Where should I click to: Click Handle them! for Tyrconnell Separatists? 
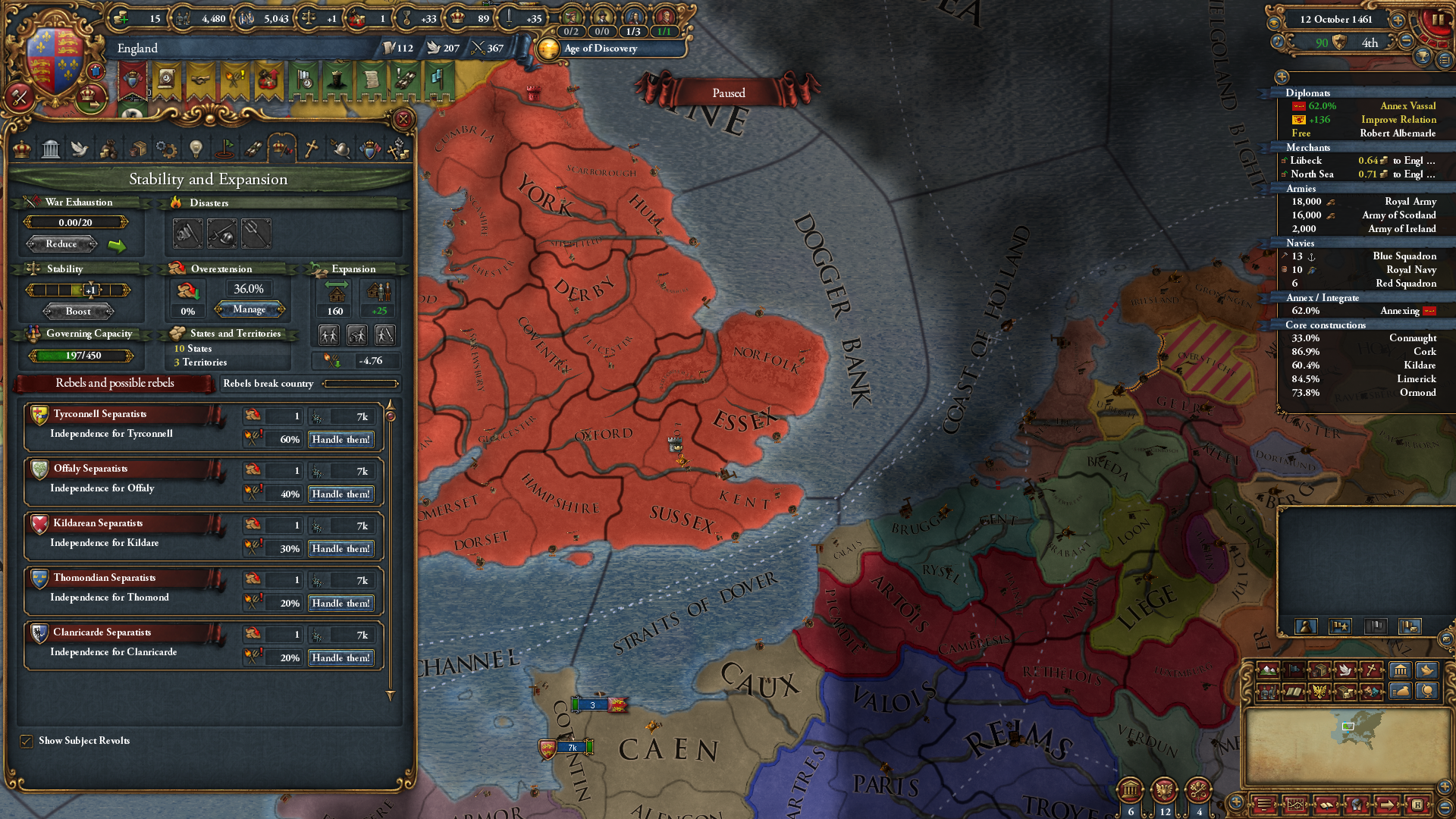pos(340,439)
